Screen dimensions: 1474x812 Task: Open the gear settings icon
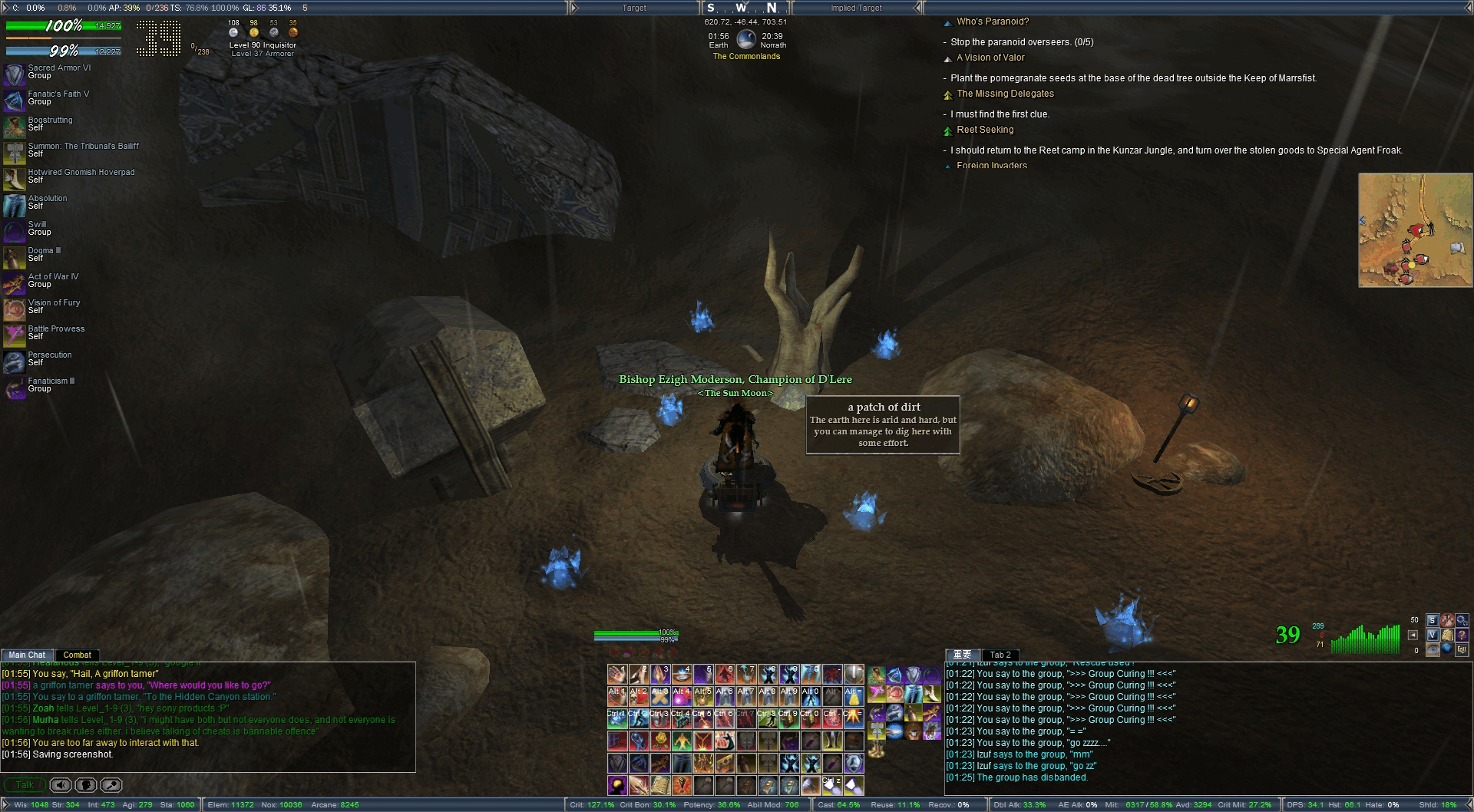[1461, 620]
